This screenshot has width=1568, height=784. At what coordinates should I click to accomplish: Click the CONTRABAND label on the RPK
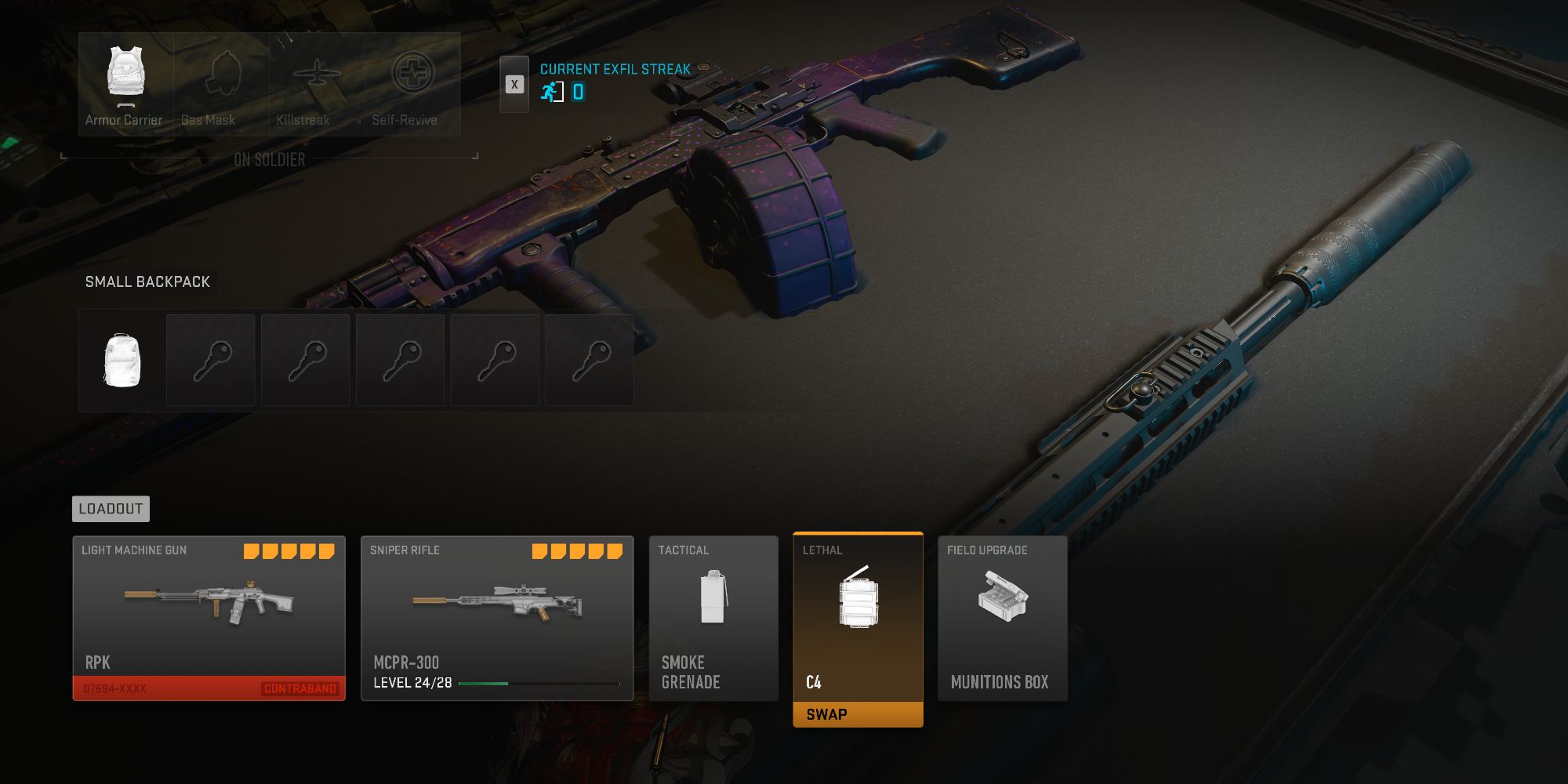(300, 688)
